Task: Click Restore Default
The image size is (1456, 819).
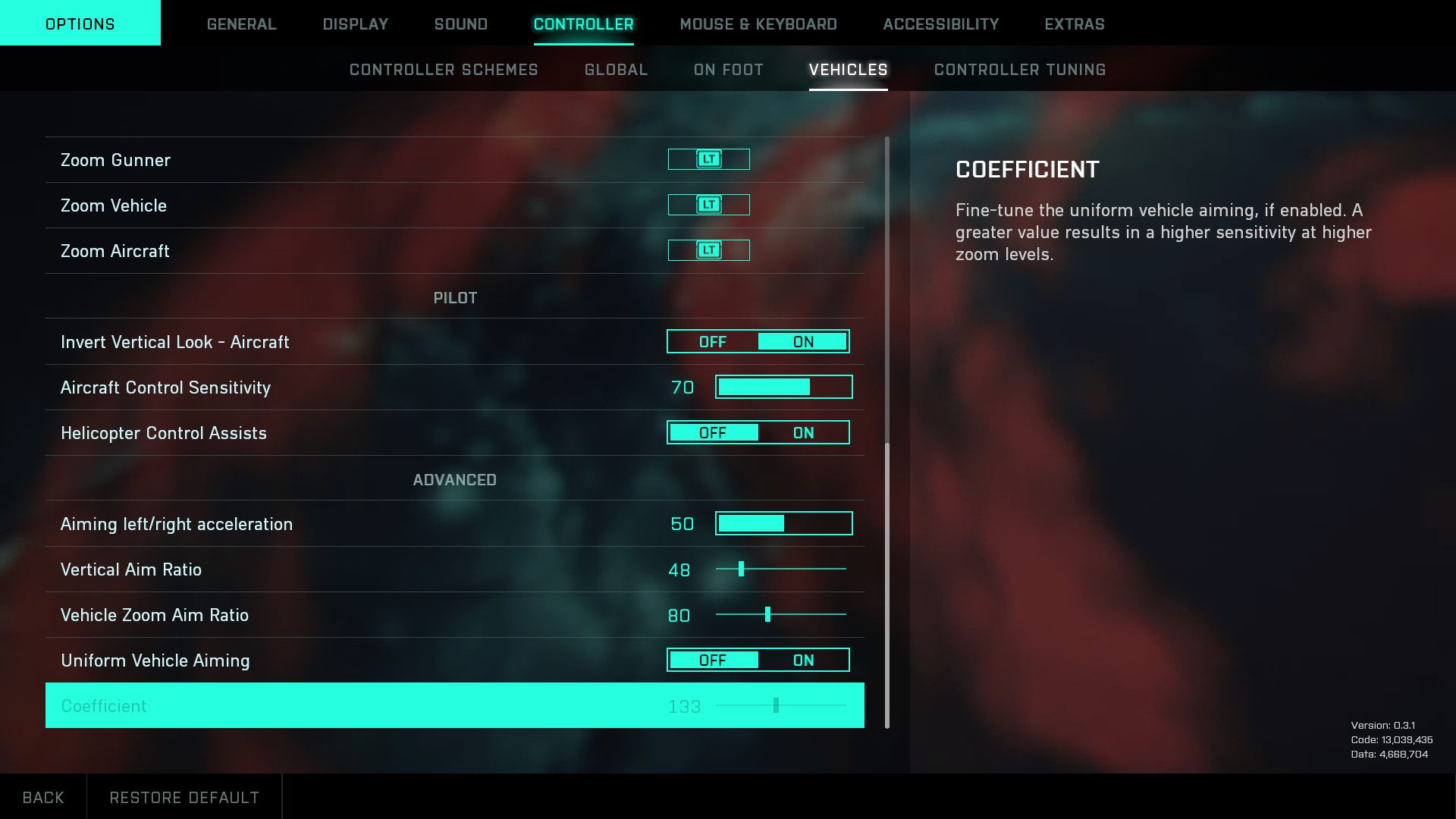Action: pyautogui.click(x=184, y=797)
